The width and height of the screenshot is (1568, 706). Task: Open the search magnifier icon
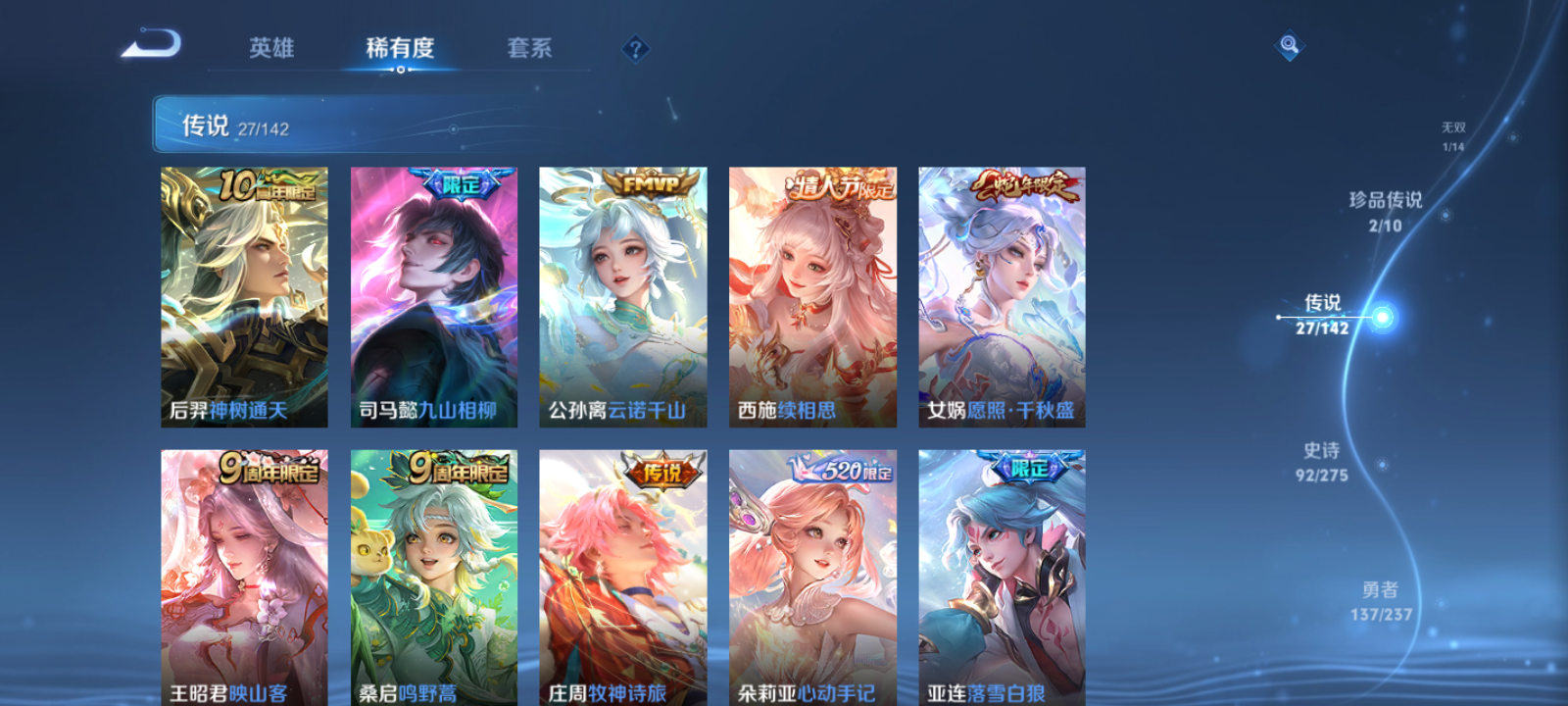(1288, 43)
